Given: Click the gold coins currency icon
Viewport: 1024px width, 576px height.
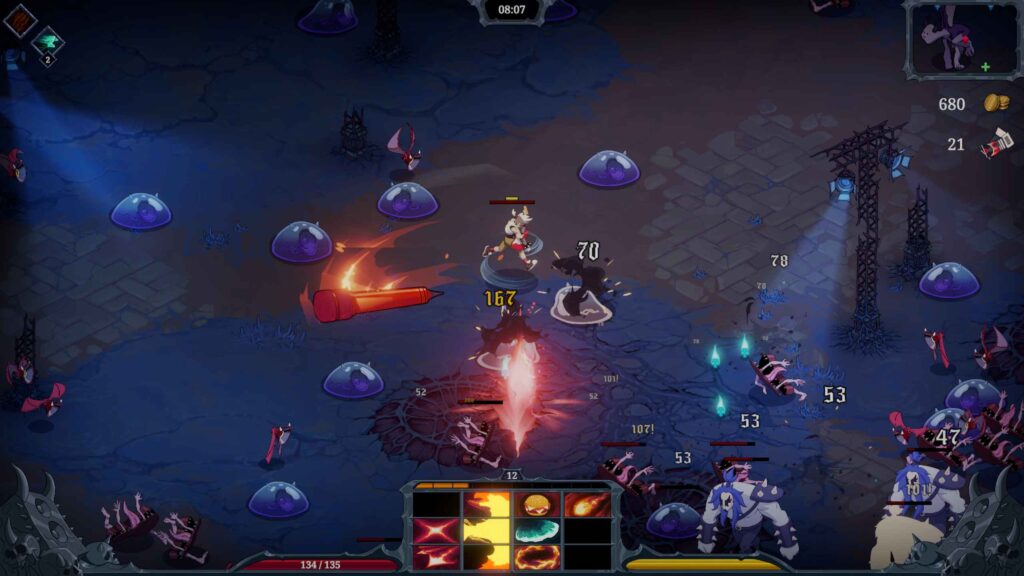Looking at the screenshot, I should click(995, 103).
